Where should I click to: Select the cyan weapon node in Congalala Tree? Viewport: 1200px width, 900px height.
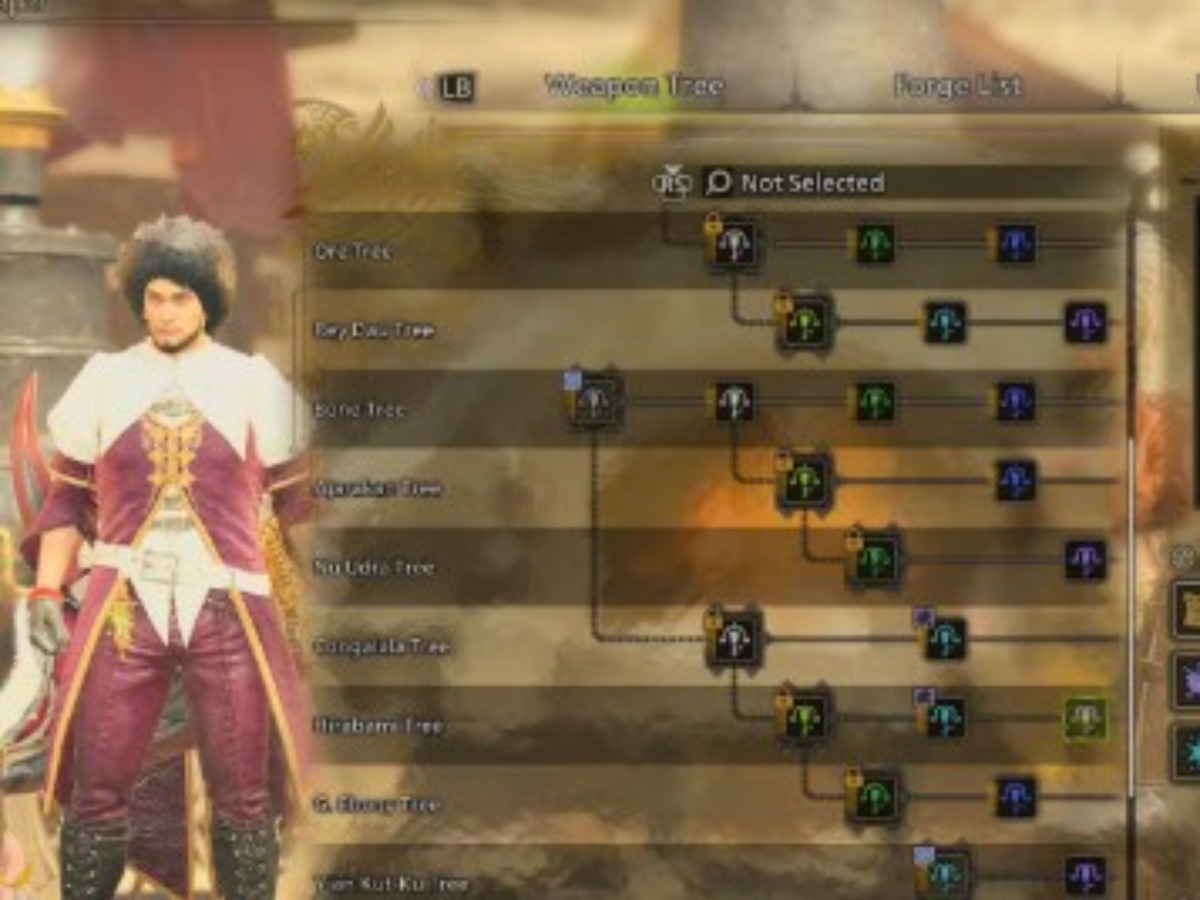[x=945, y=639]
